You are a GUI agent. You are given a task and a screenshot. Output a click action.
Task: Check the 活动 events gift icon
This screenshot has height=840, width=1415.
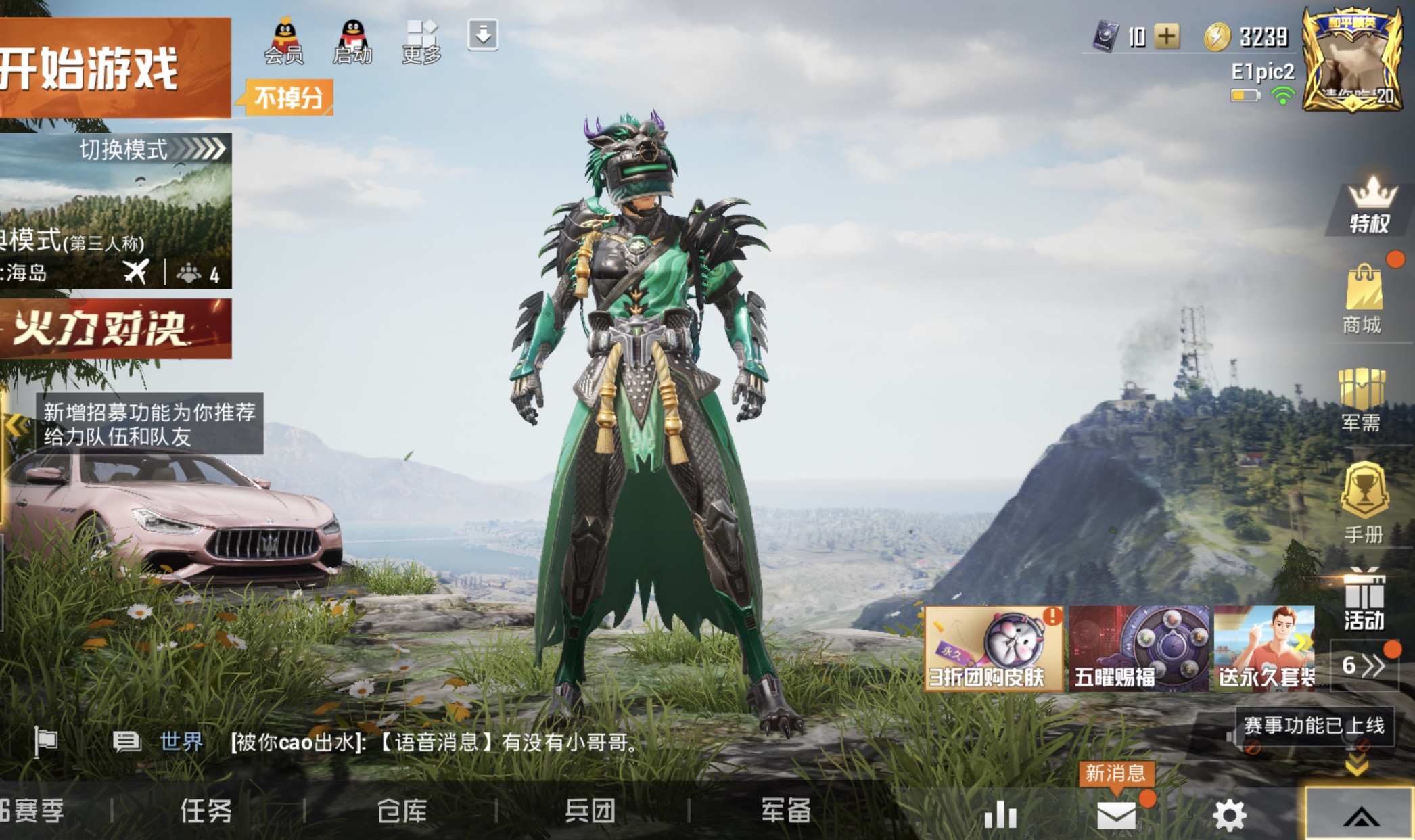pyautogui.click(x=1364, y=600)
